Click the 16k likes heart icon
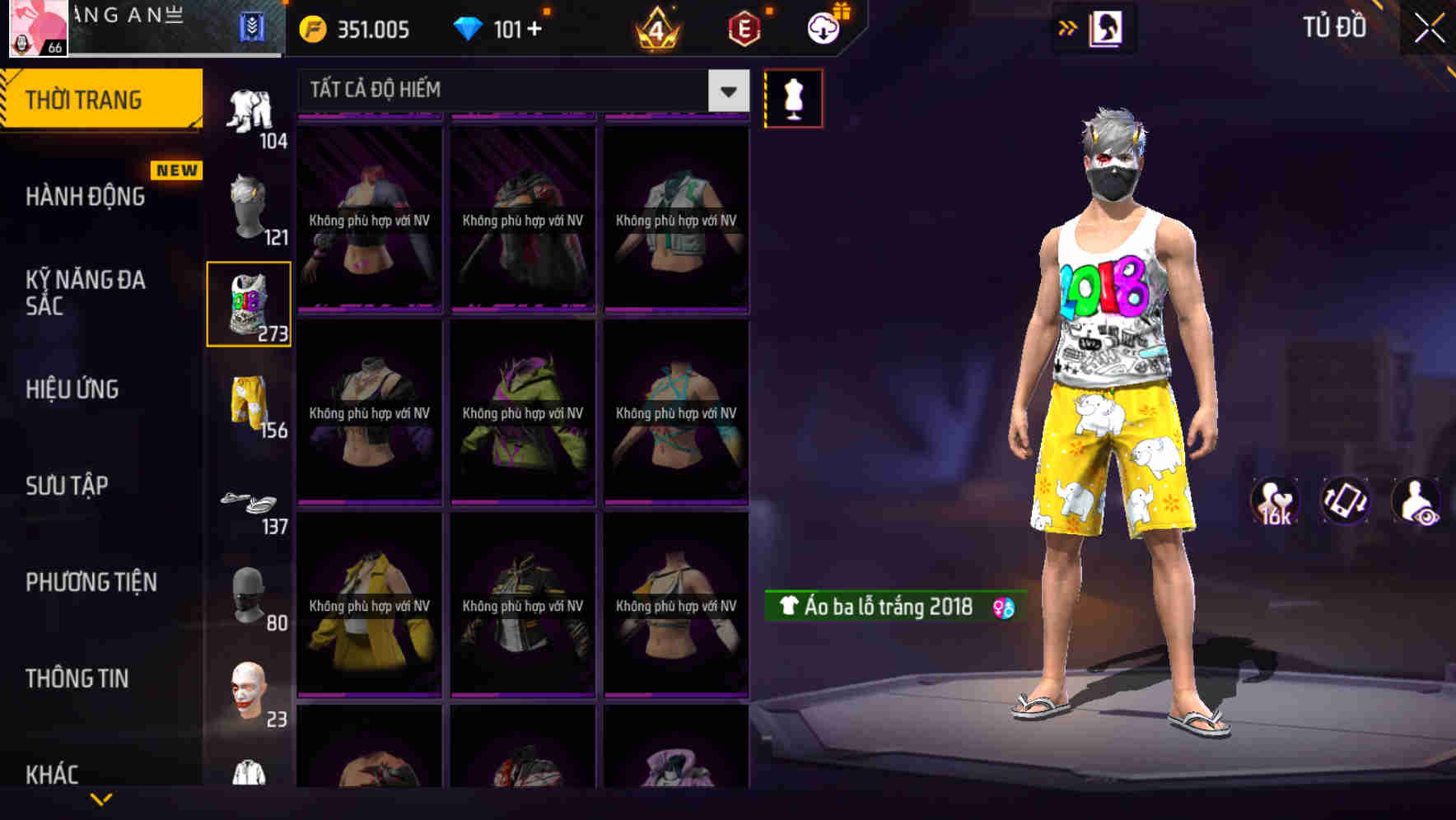Image resolution: width=1456 pixels, height=820 pixels. (x=1275, y=501)
